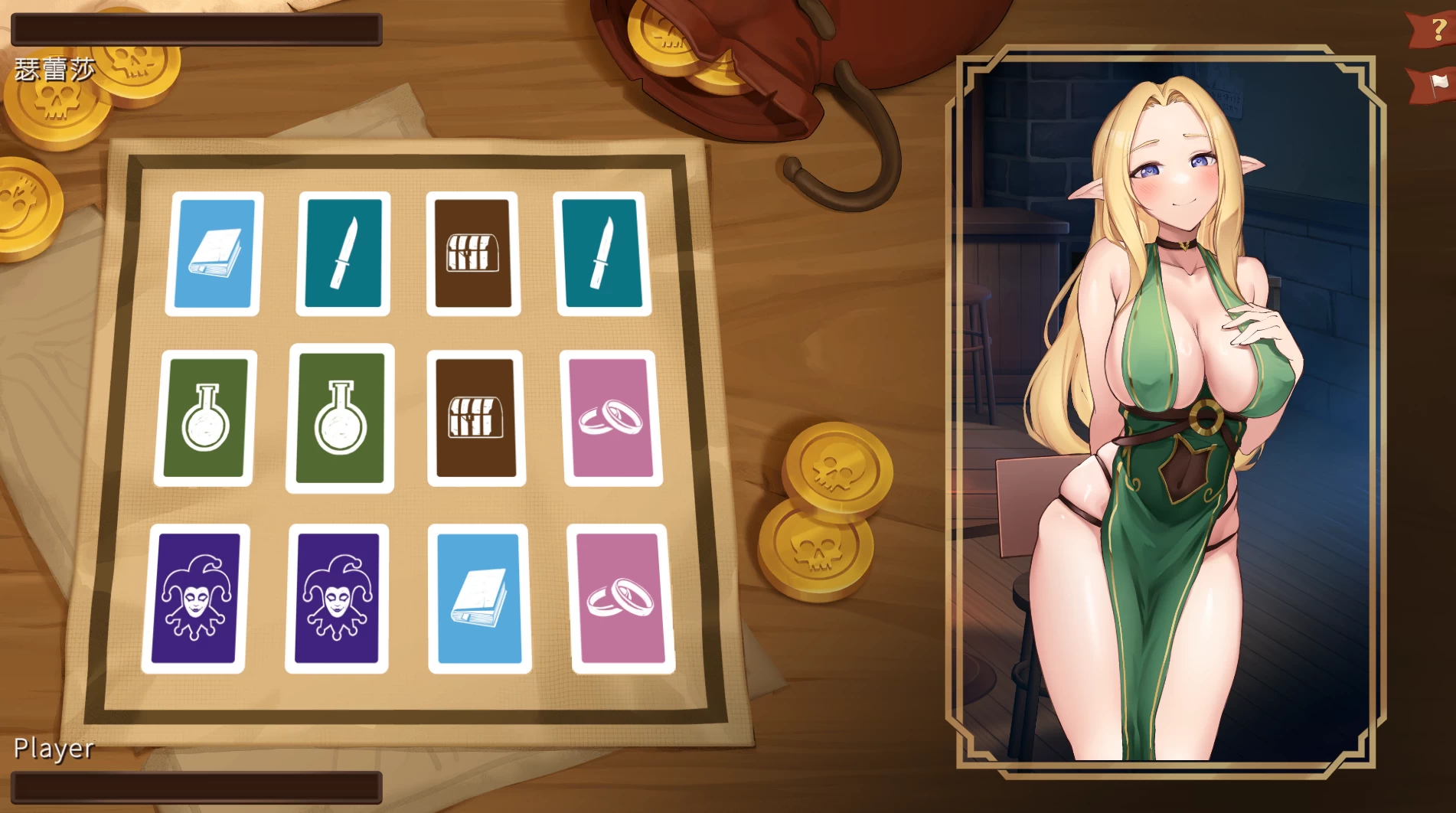The image size is (1456, 813).
Task: Choose the rings card at the bottom-right
Action: click(620, 601)
